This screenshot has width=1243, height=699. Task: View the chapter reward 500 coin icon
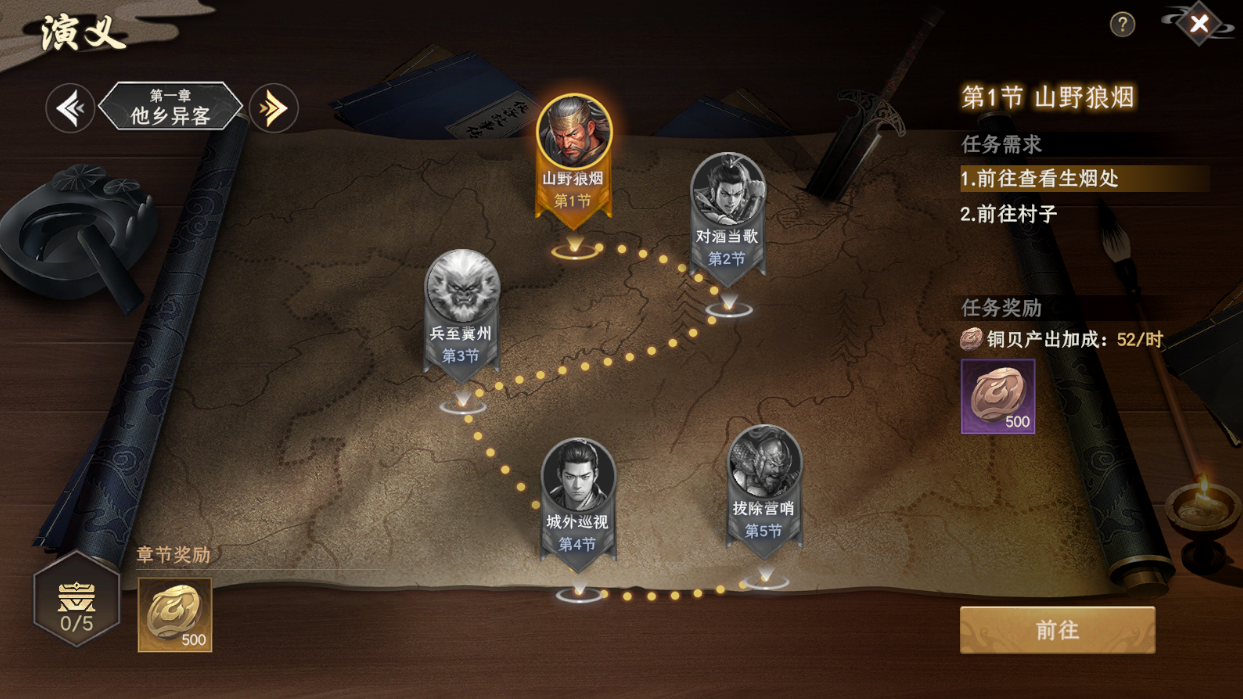click(x=175, y=614)
